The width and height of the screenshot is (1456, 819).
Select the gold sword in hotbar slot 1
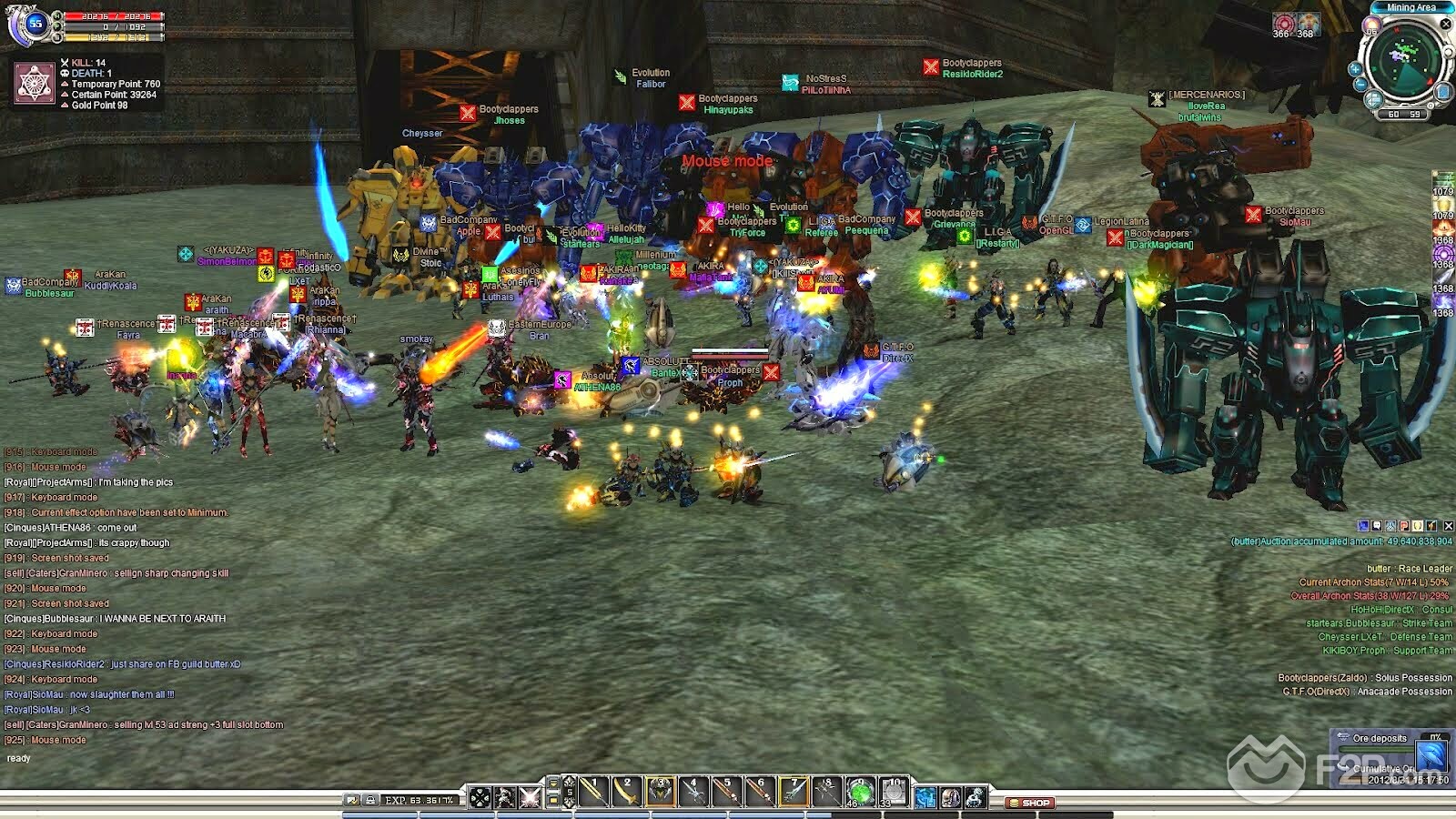591,792
